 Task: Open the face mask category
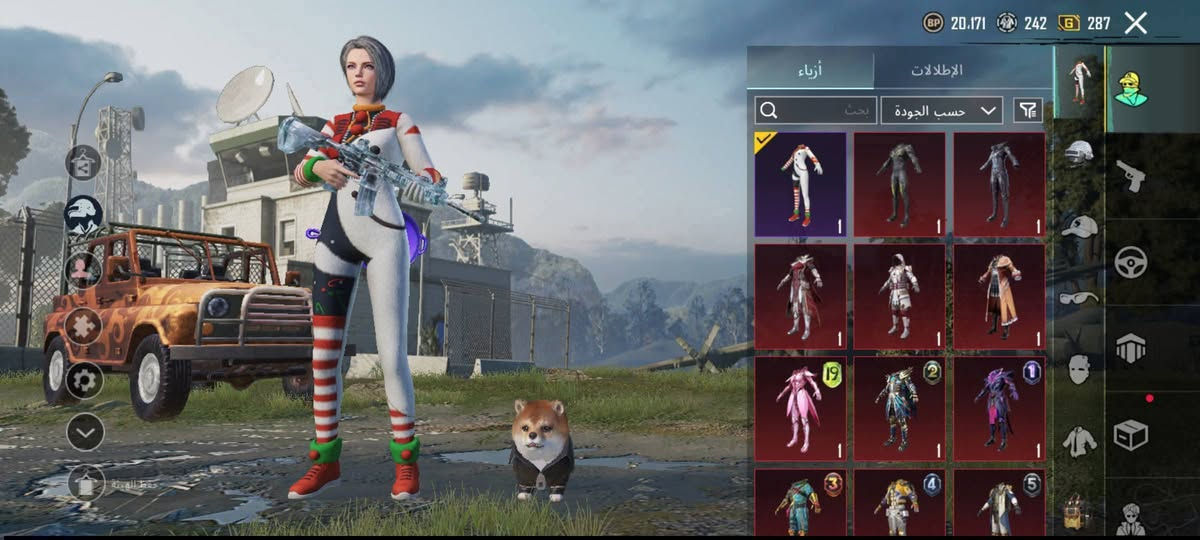pos(1079,368)
